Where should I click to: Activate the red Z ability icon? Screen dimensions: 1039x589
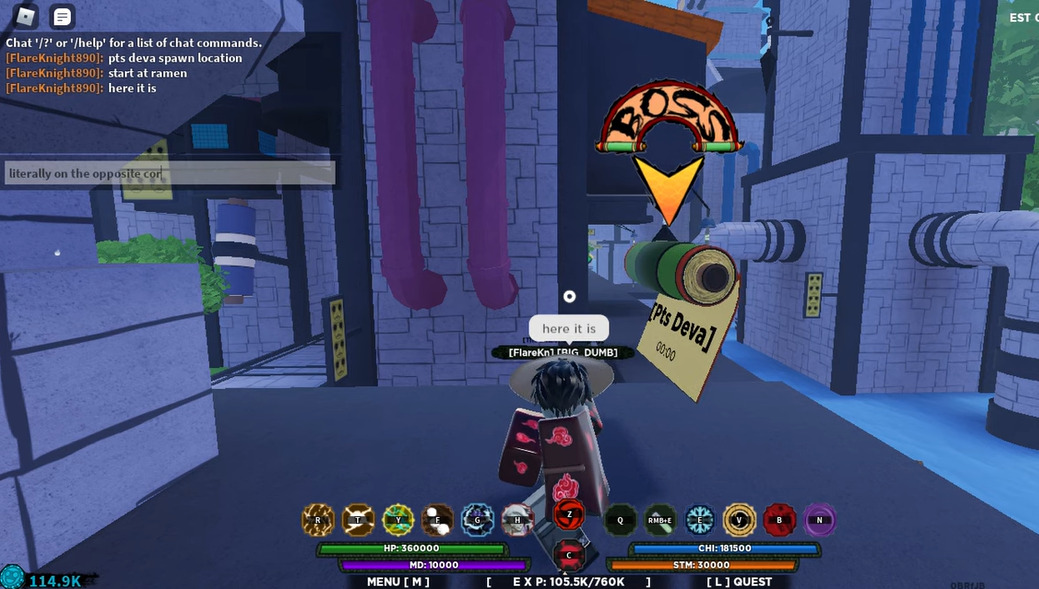coord(569,515)
